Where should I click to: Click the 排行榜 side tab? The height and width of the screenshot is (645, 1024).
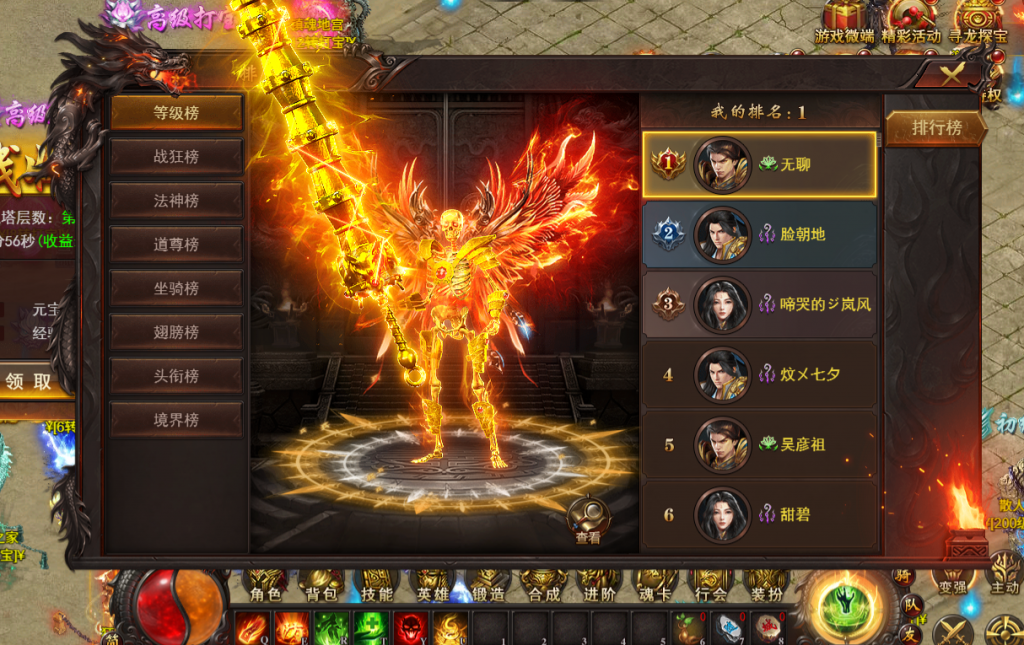(x=936, y=128)
